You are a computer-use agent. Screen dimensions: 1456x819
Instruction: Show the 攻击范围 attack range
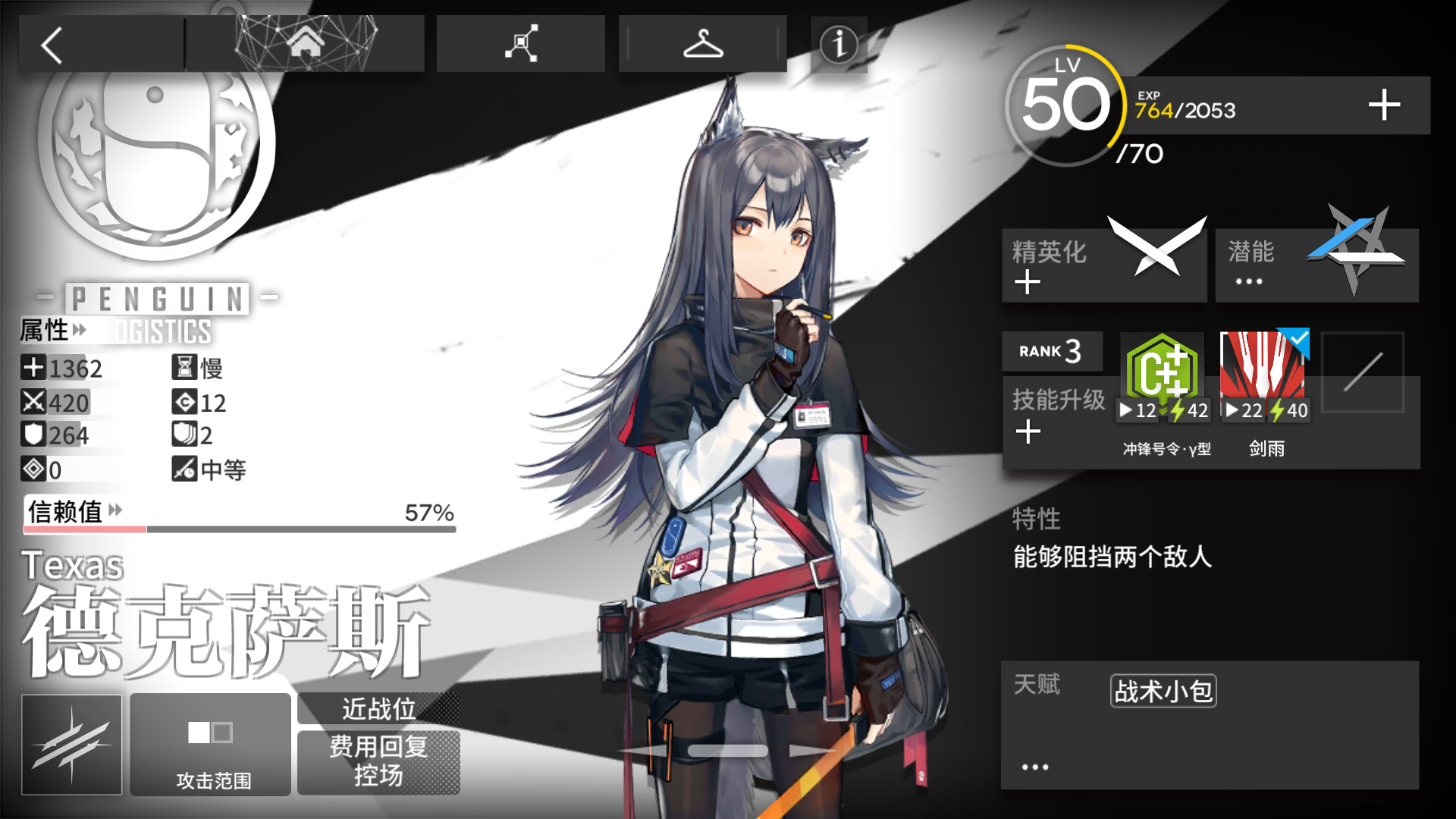(211, 745)
